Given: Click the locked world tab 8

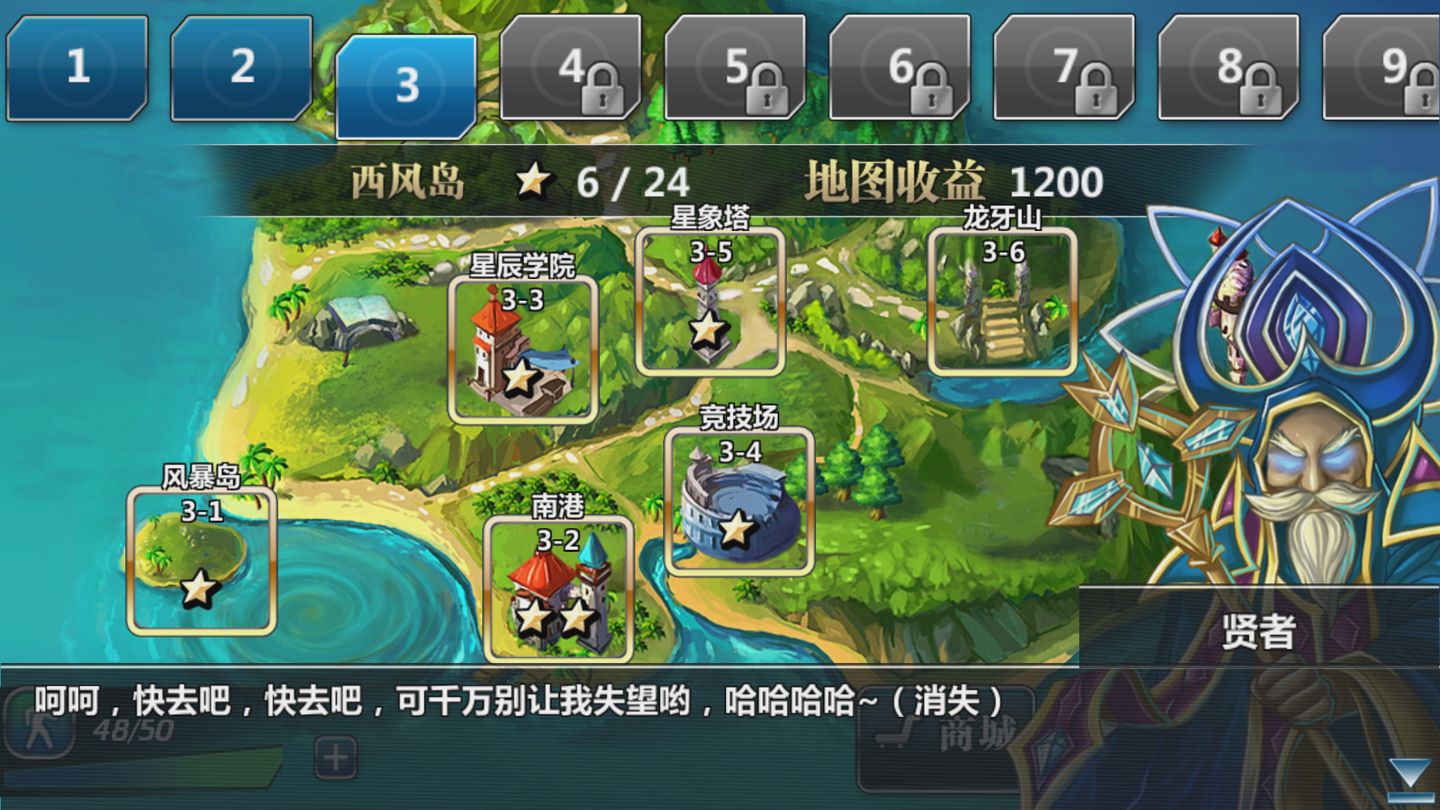Looking at the screenshot, I should tap(1229, 67).
